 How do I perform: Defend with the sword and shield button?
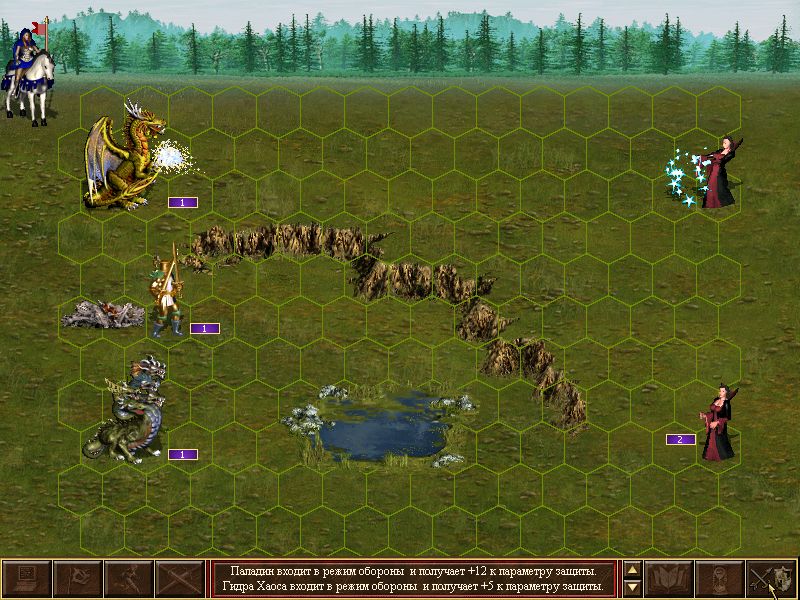tap(771, 579)
